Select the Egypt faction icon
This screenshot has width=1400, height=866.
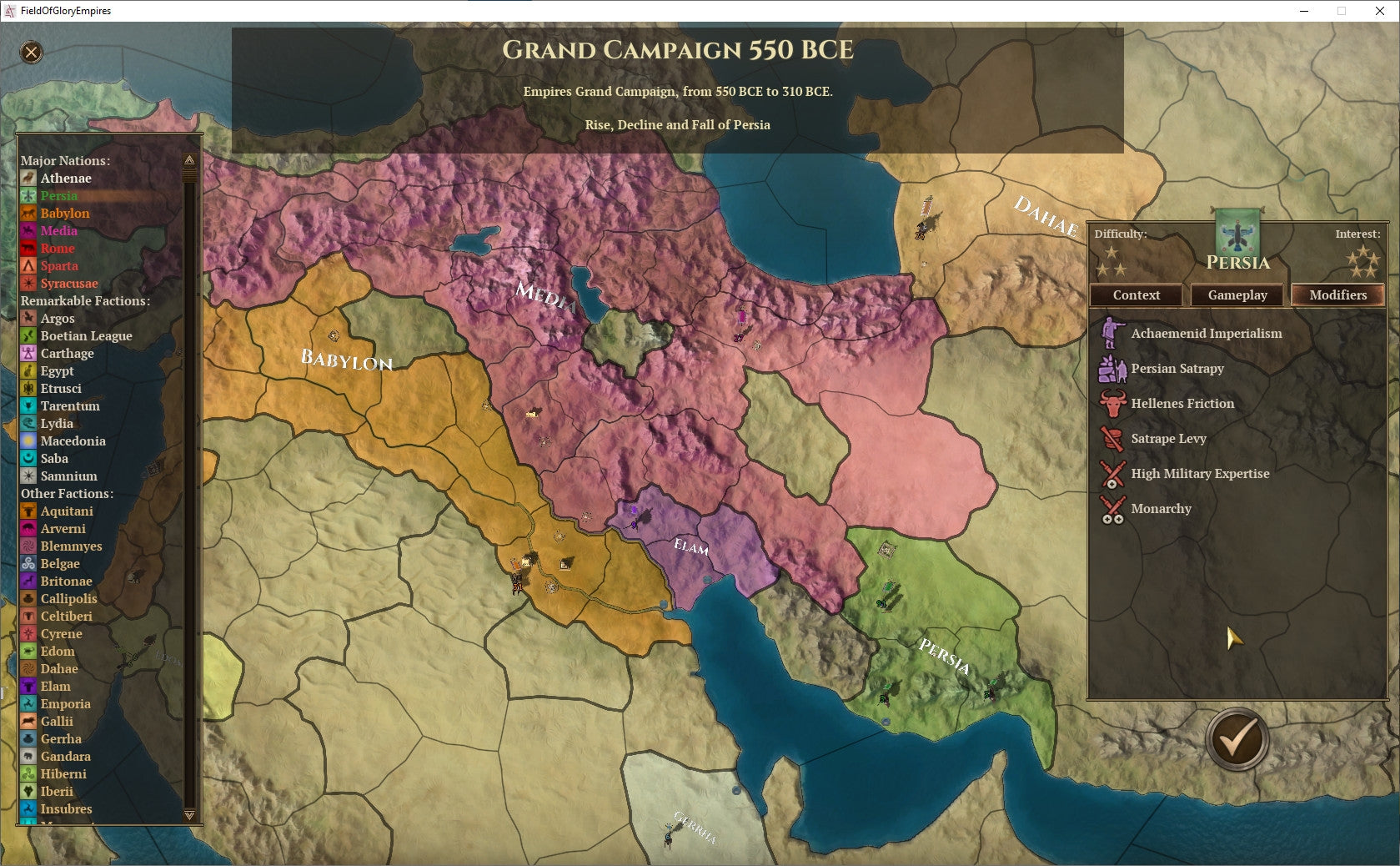(x=28, y=371)
